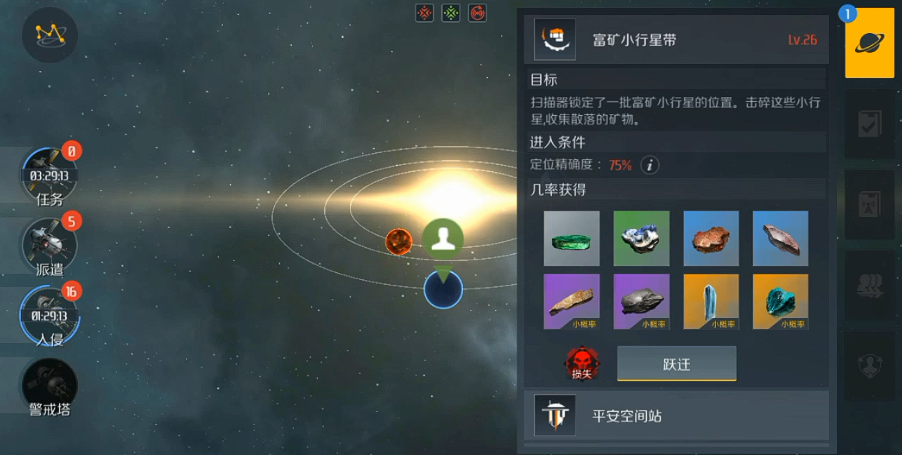Open the 警戒塔 watchtower icon
The height and width of the screenshot is (455, 902).
point(49,384)
